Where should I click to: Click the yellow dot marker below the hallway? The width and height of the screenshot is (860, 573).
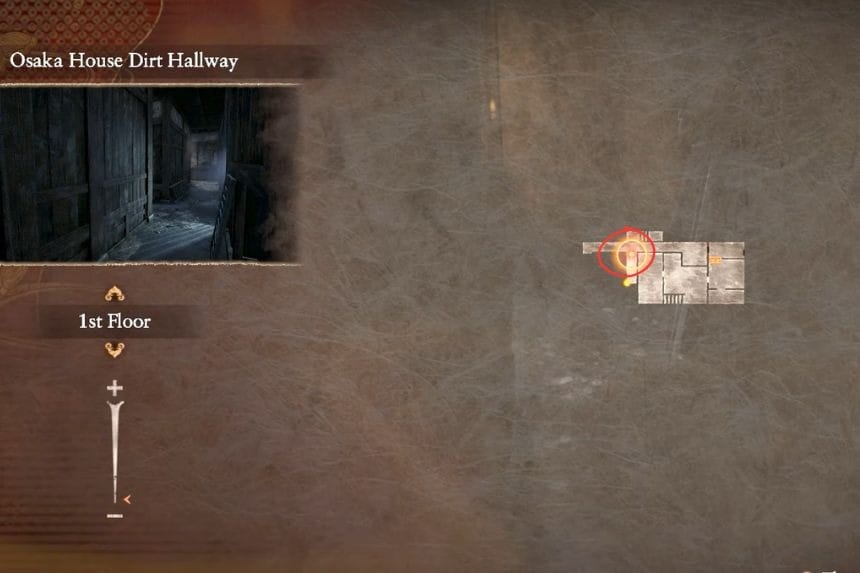tap(628, 283)
